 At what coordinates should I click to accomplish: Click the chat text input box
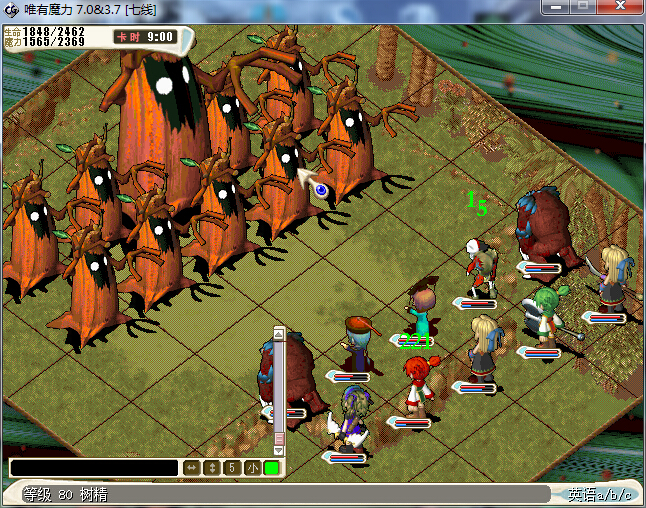pyautogui.click(x=94, y=467)
